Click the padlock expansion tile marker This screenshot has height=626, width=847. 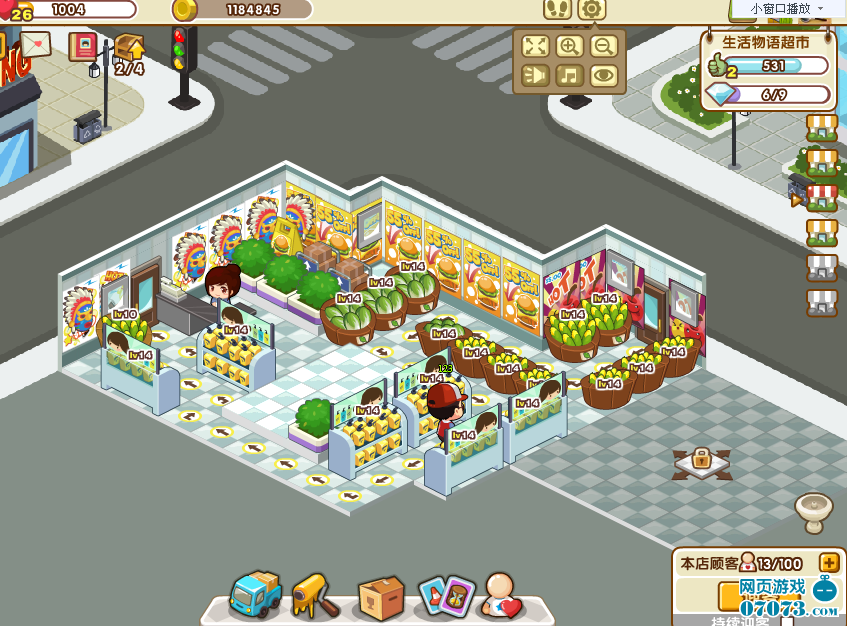click(701, 461)
